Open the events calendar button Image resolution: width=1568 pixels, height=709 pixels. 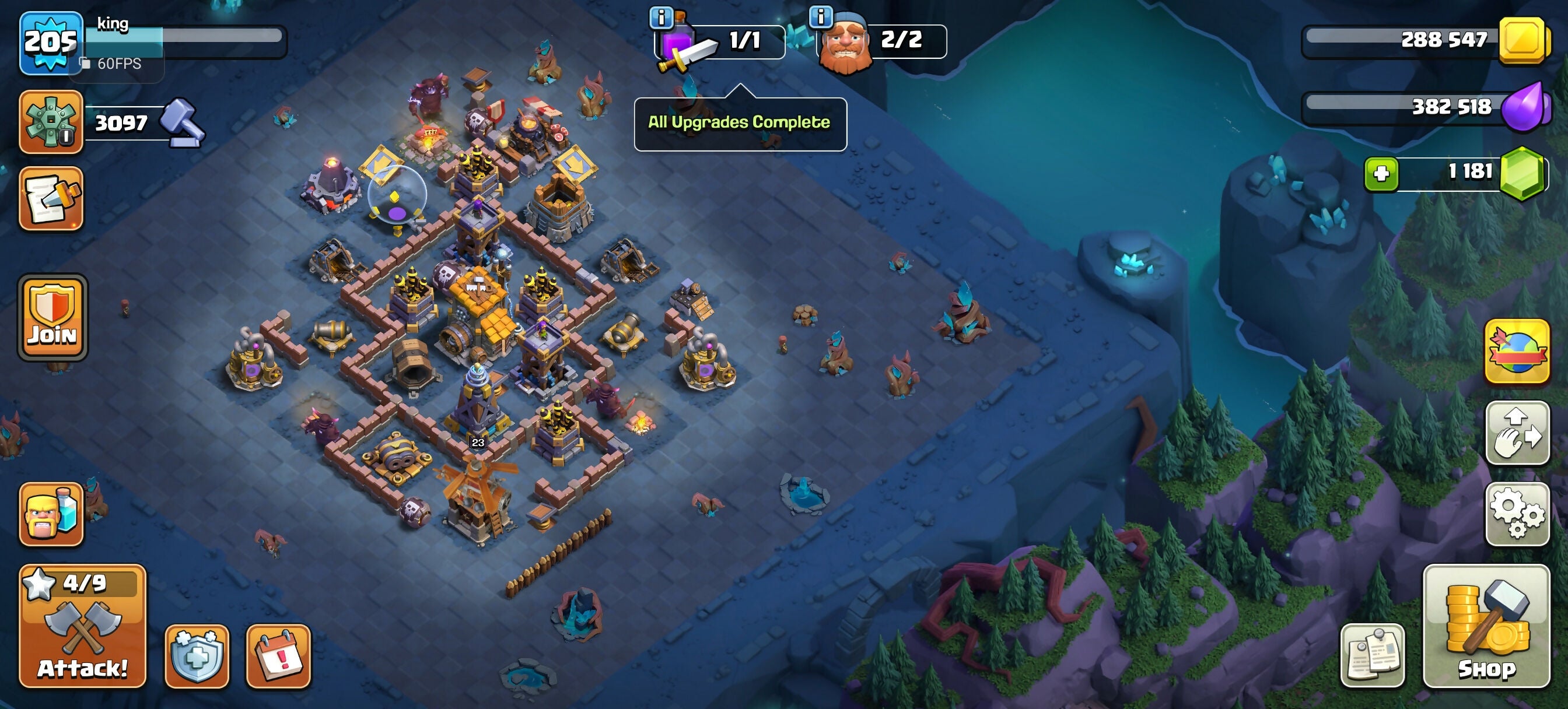[x=278, y=656]
